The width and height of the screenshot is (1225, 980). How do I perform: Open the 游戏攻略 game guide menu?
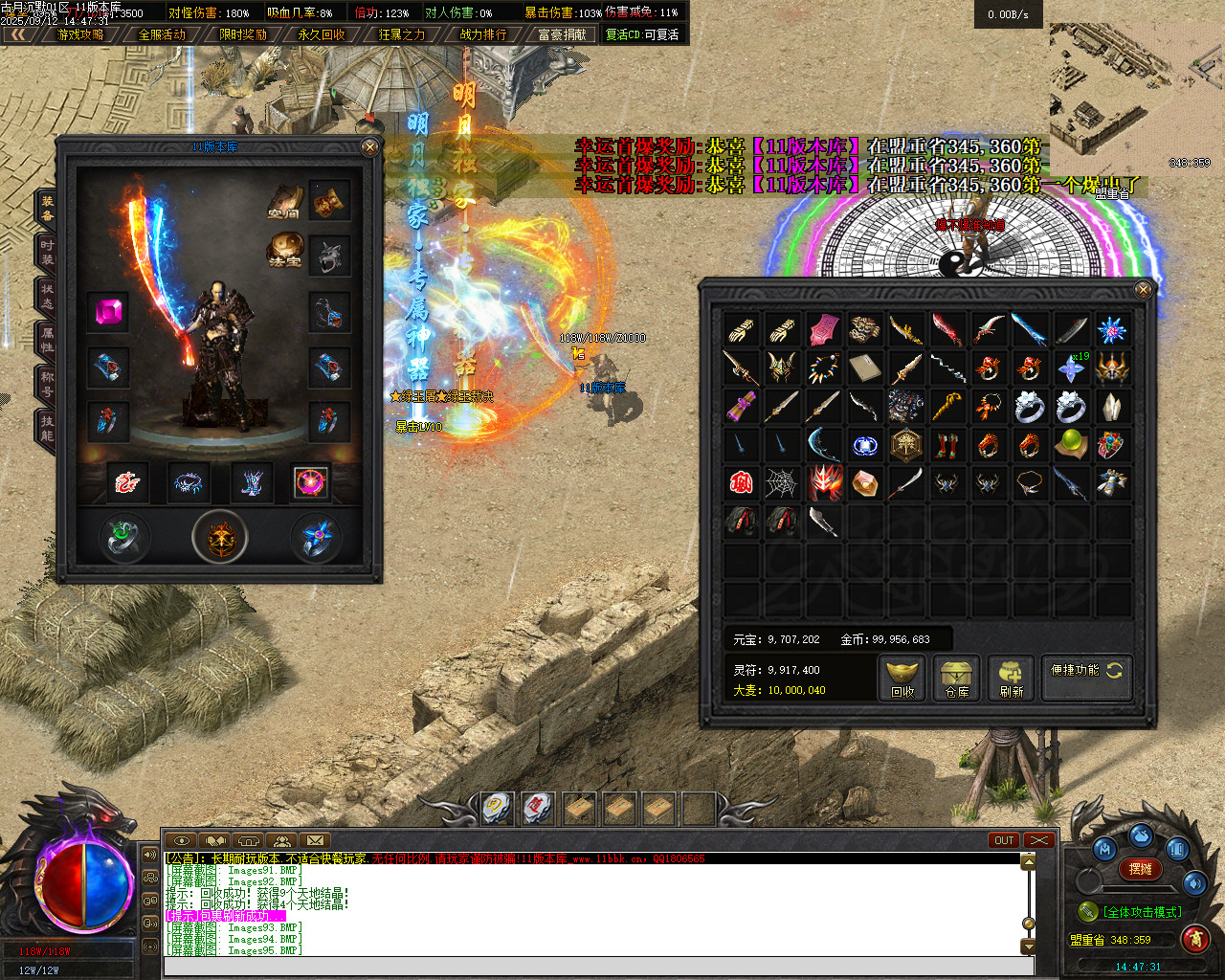(x=80, y=34)
